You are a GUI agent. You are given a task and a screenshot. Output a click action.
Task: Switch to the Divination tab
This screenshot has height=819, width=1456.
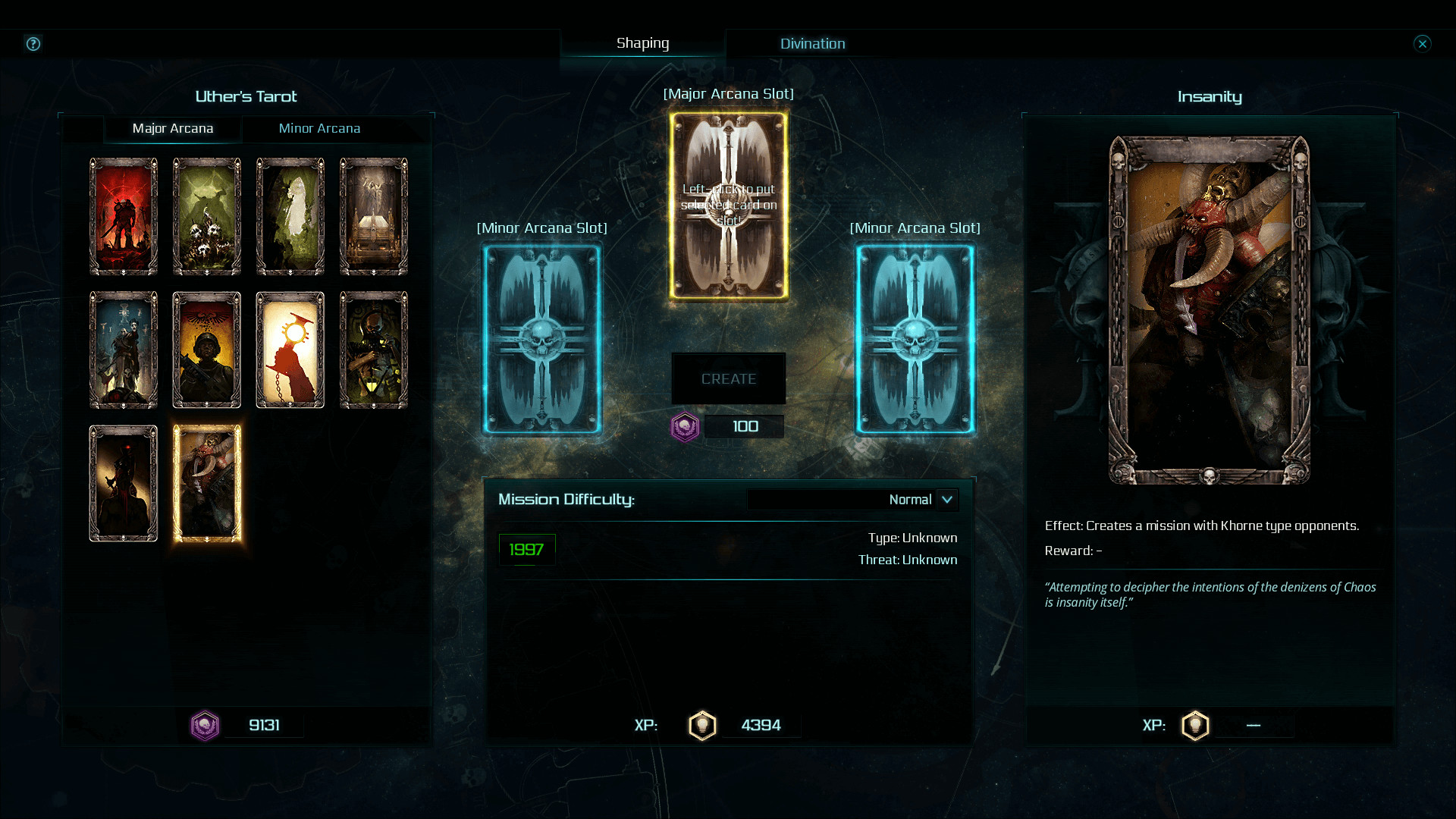(812, 44)
